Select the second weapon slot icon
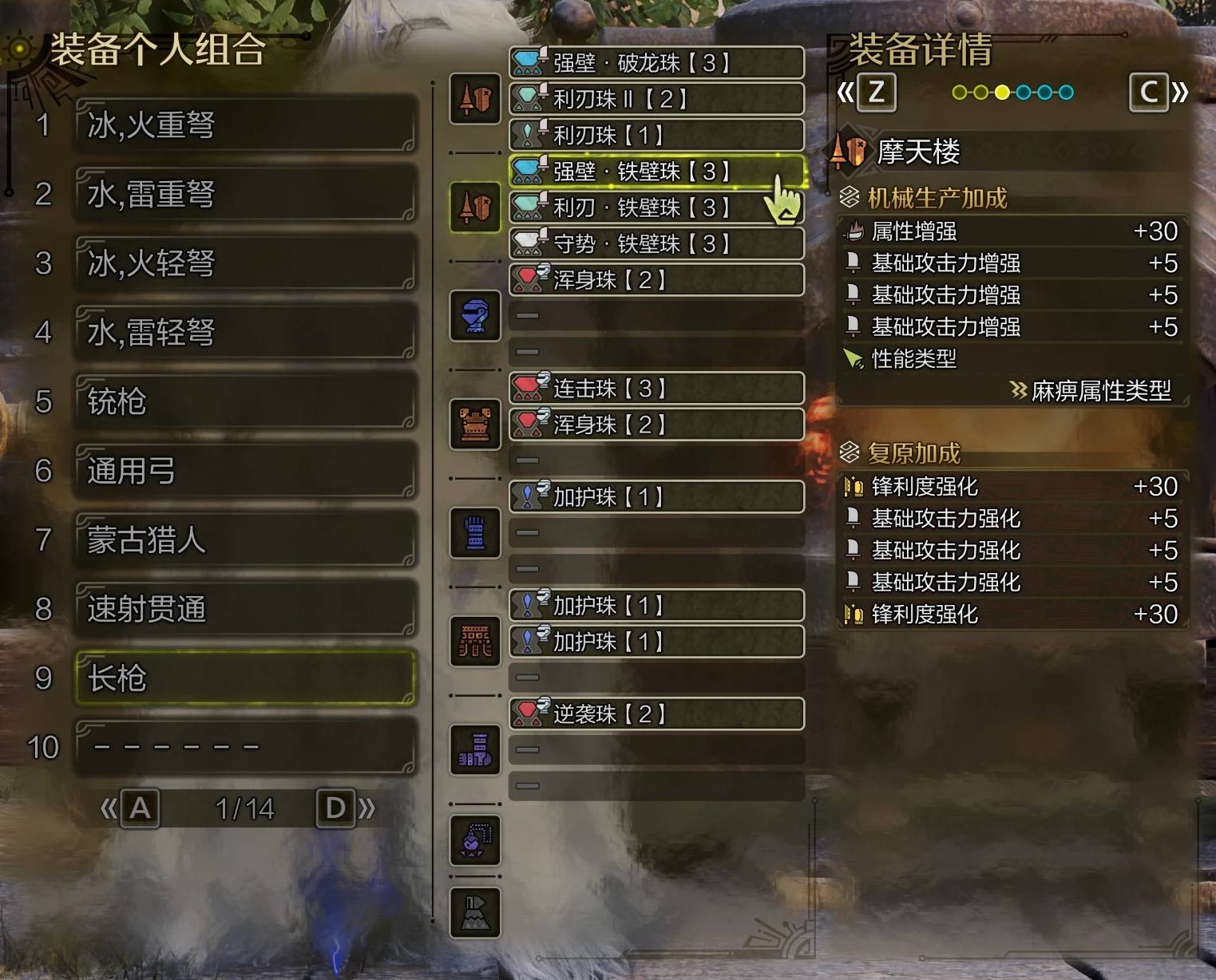 coord(474,207)
